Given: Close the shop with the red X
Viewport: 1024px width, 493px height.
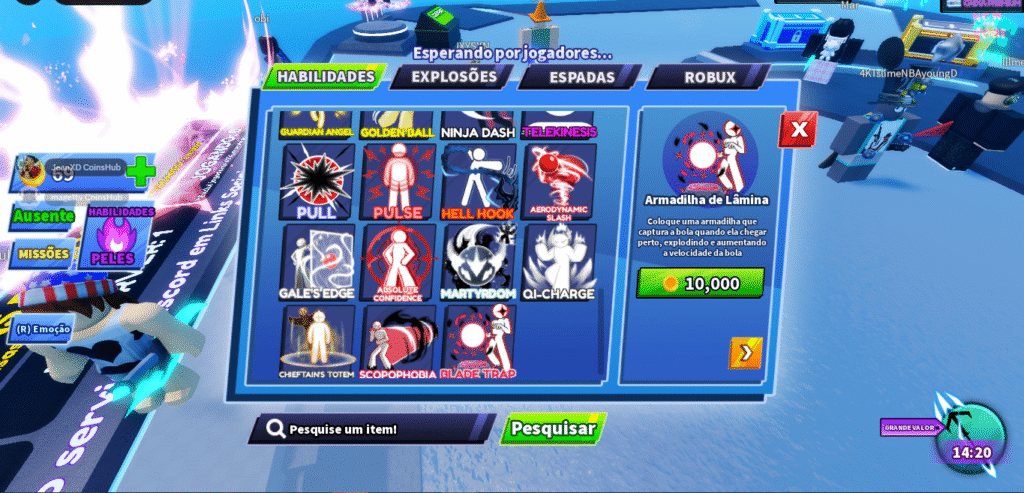Looking at the screenshot, I should pos(797,130).
